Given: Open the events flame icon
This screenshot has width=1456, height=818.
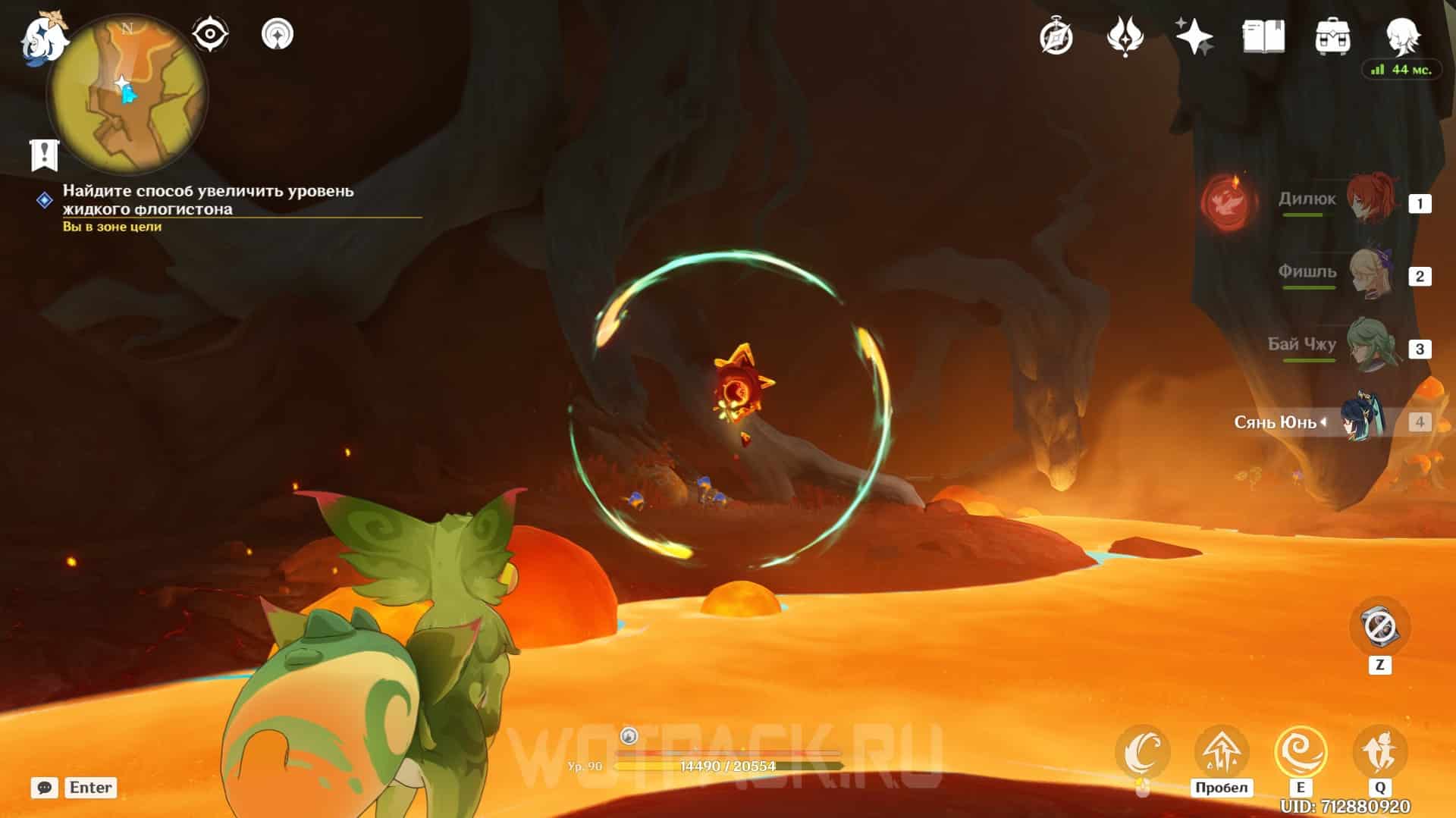Looking at the screenshot, I should pyautogui.click(x=1125, y=36).
